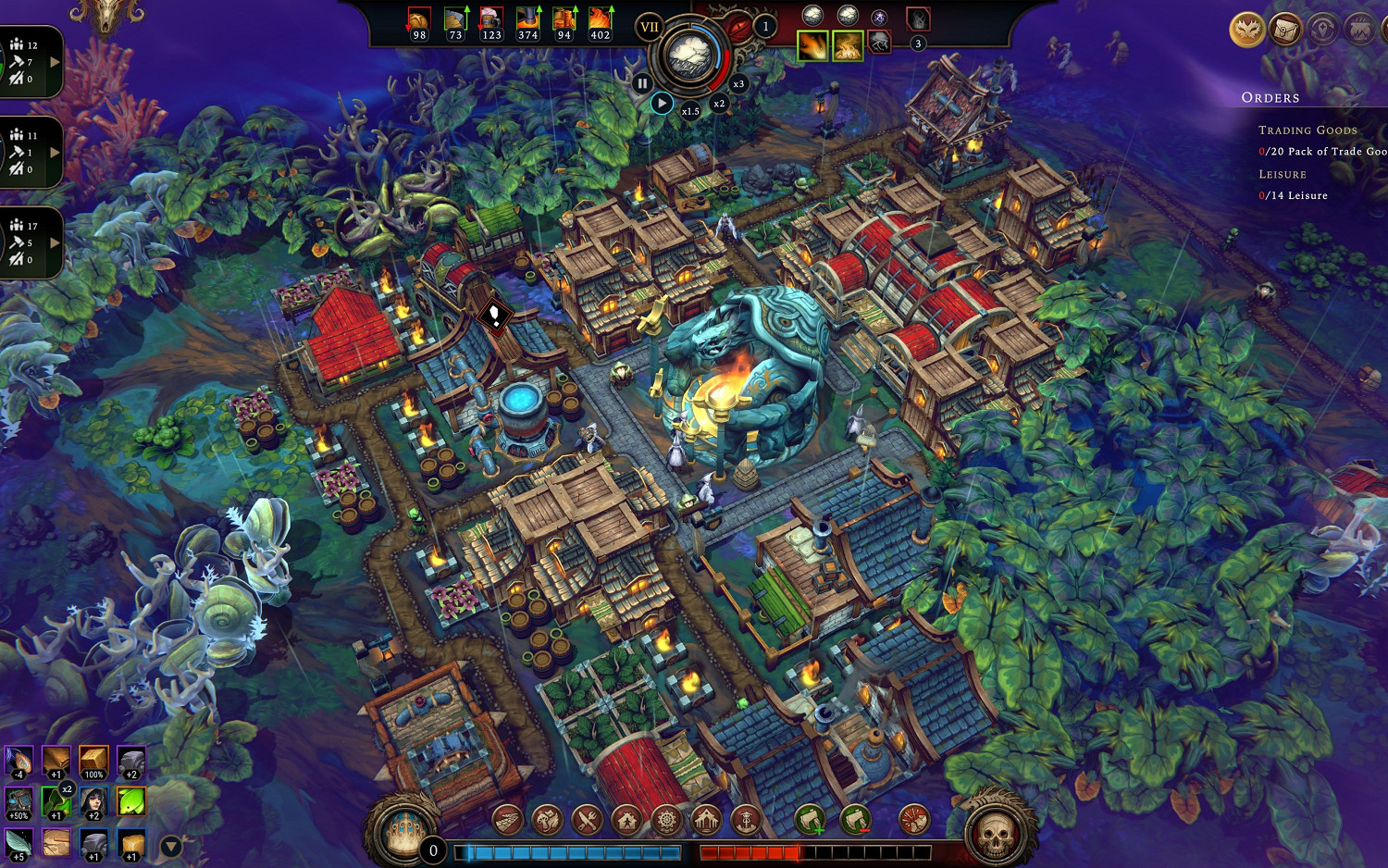Open the city institutions menu
Image resolution: width=1388 pixels, height=868 pixels.
pos(705,818)
